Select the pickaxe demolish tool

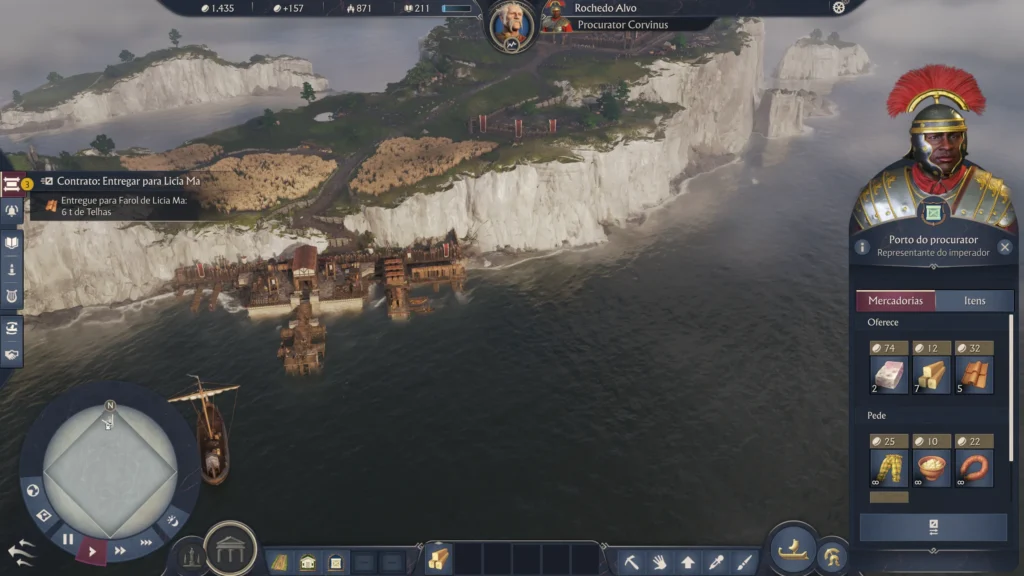point(632,561)
